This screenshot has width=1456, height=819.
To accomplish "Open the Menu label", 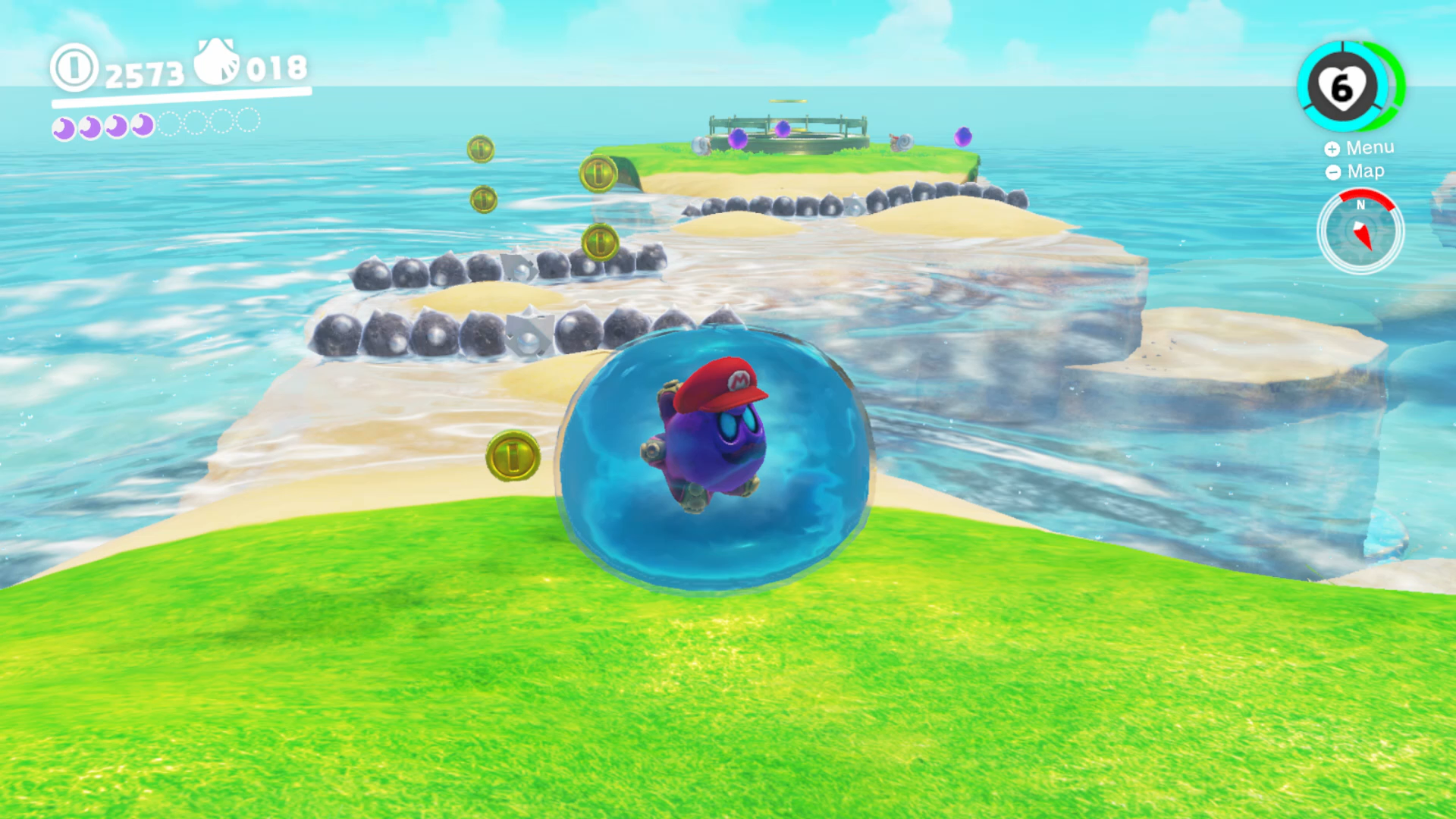I will (1370, 147).
